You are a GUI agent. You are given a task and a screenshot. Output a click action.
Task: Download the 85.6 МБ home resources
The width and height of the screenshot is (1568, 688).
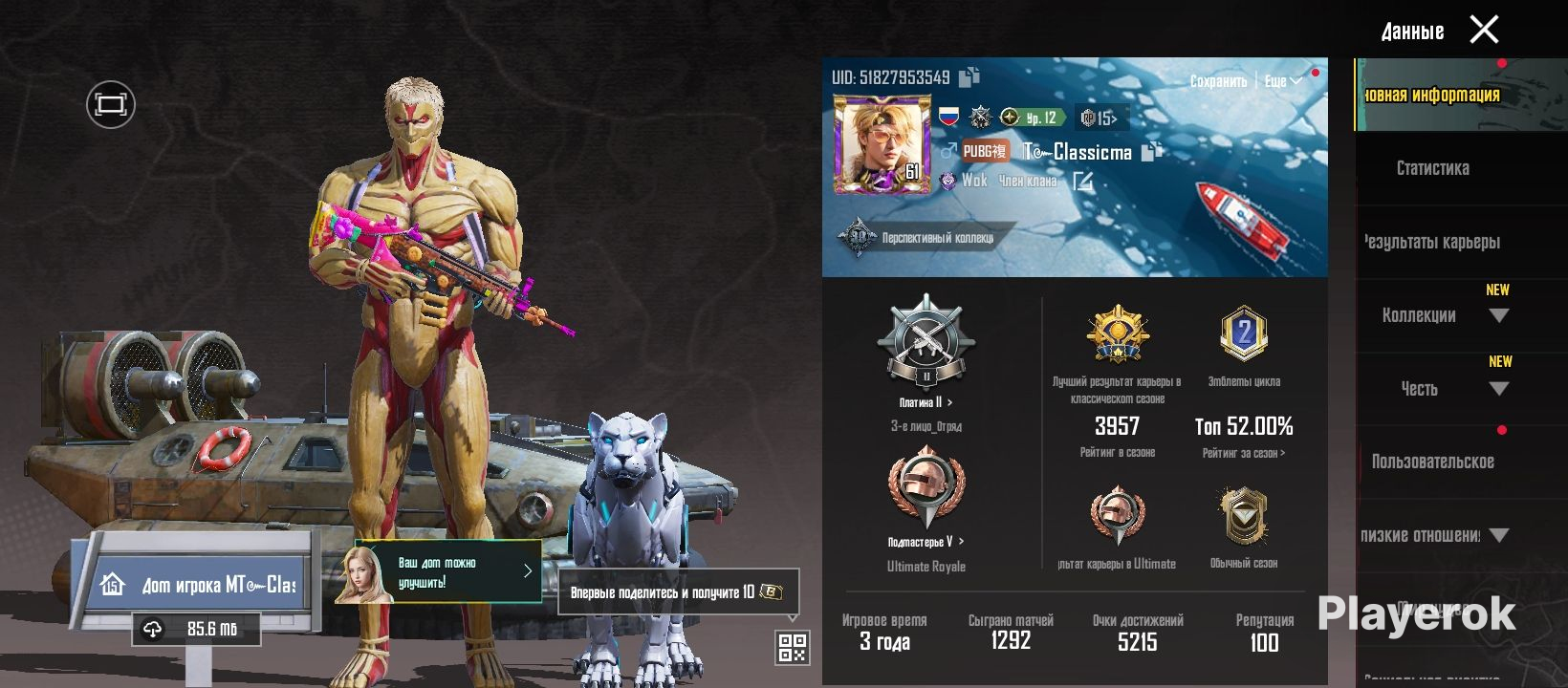(197, 629)
